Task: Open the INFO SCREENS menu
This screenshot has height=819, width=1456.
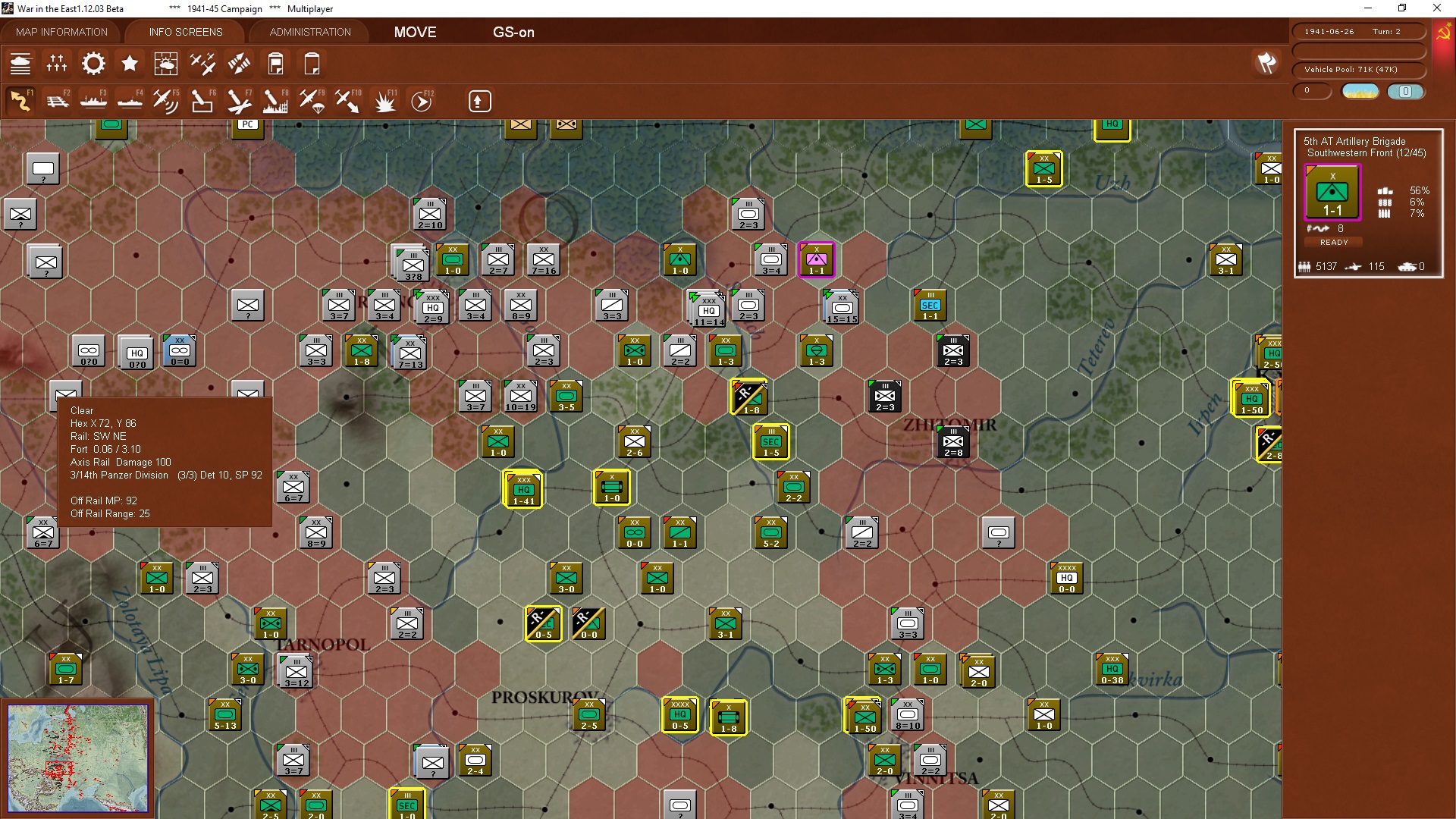Action: [185, 32]
